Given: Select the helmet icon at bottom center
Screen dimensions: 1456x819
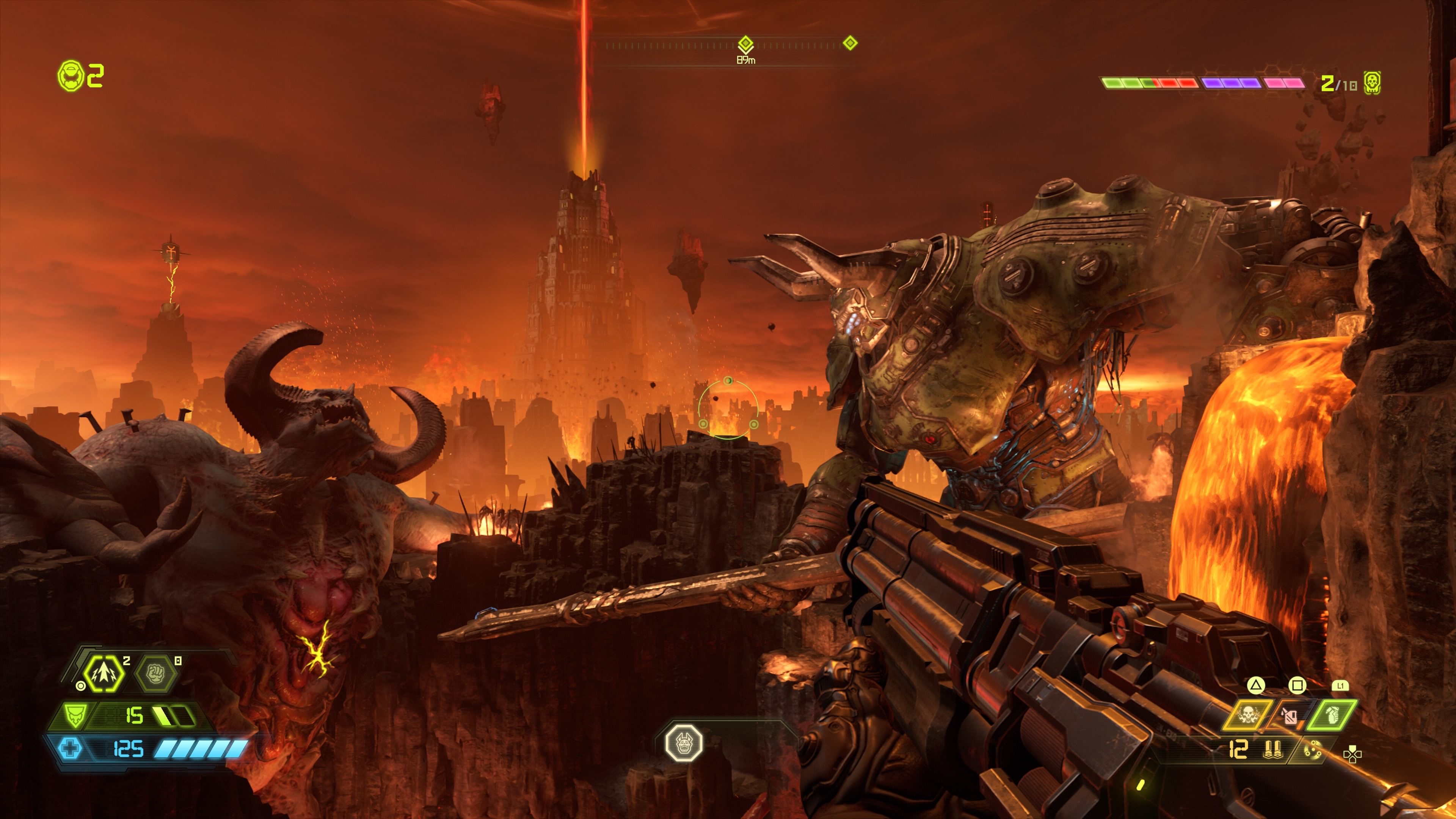Looking at the screenshot, I should click(x=684, y=742).
